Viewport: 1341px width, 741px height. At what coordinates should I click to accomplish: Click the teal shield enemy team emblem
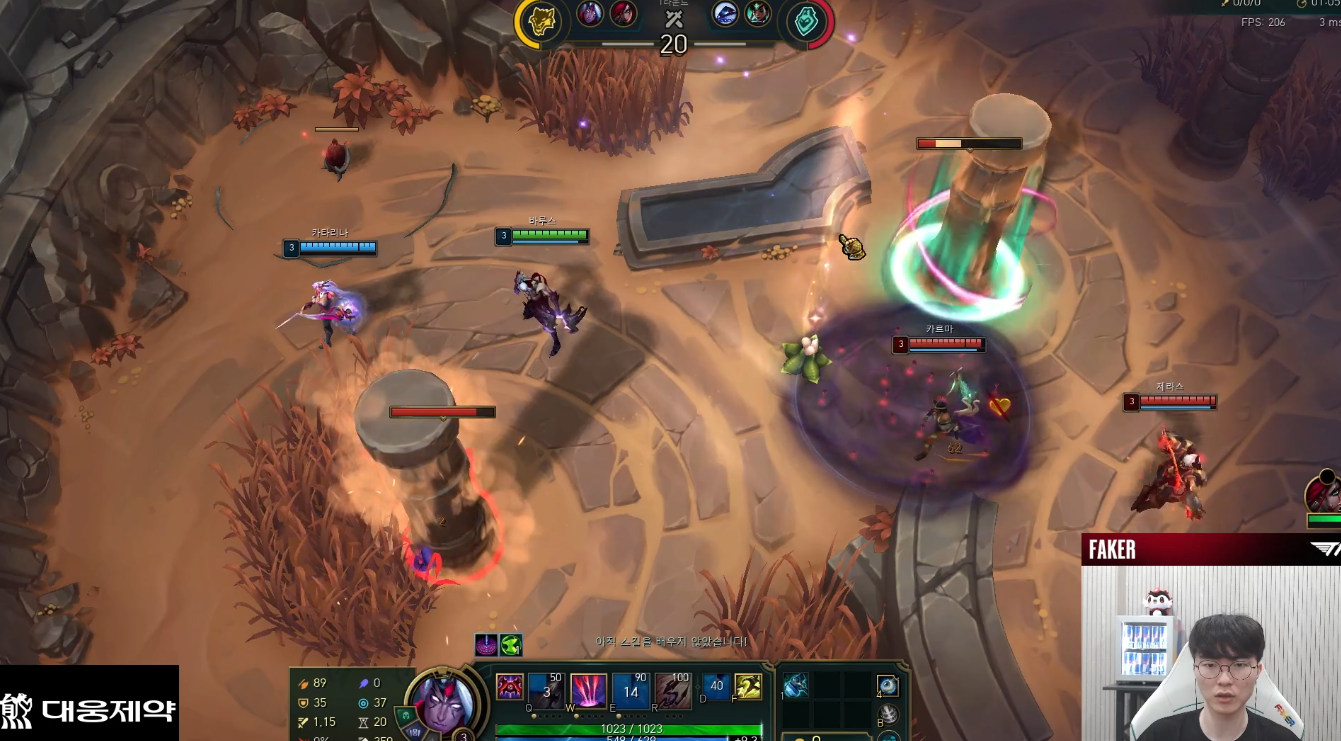click(x=806, y=19)
